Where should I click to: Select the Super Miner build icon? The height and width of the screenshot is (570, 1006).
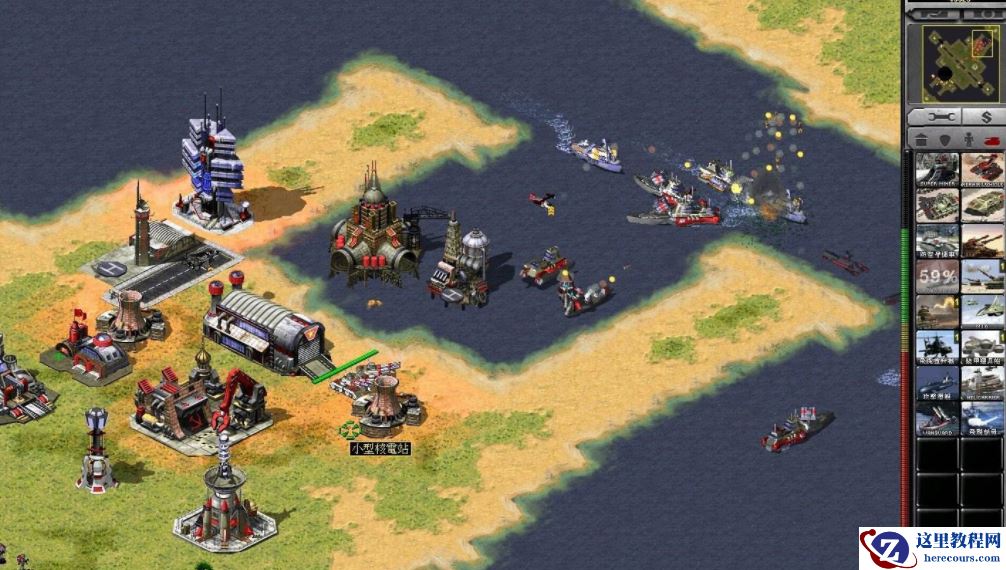pos(937,170)
